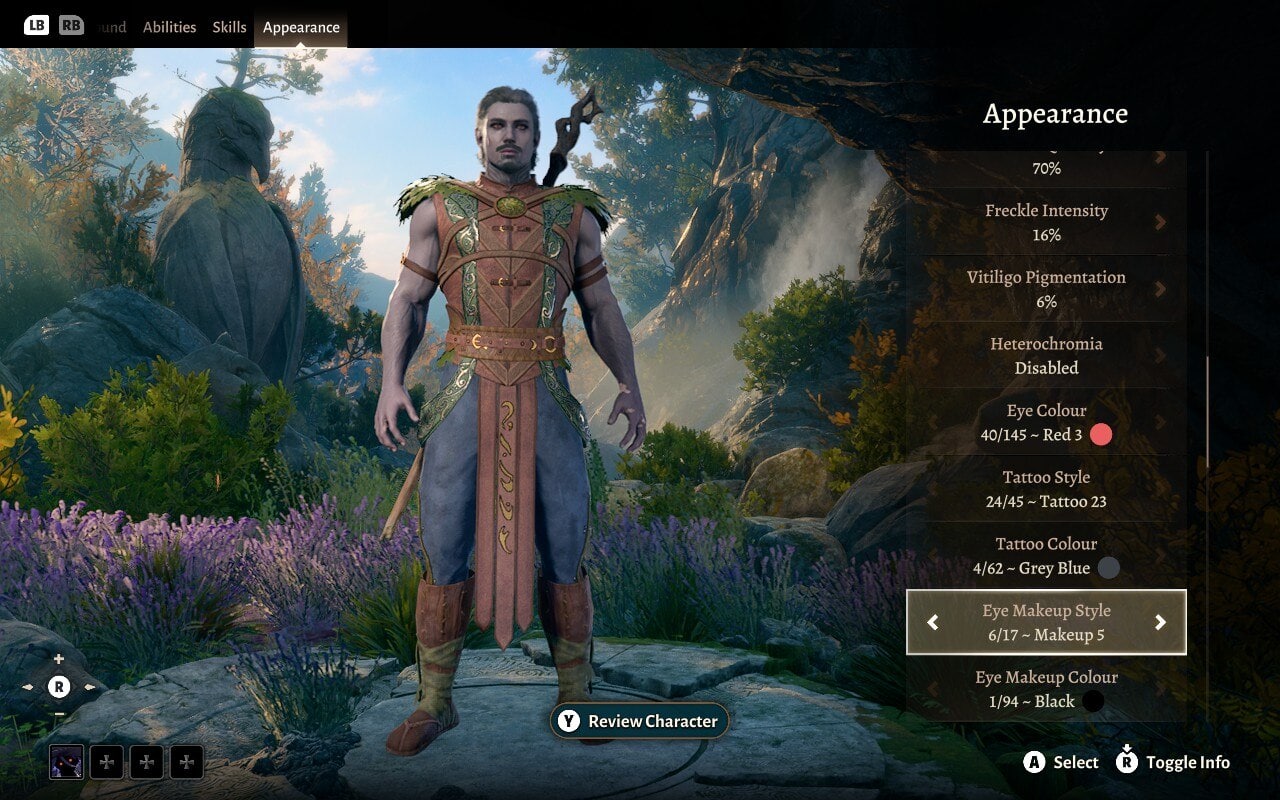Select the Eye Makeup Colour row
The height and width of the screenshot is (800, 1280).
click(1046, 689)
